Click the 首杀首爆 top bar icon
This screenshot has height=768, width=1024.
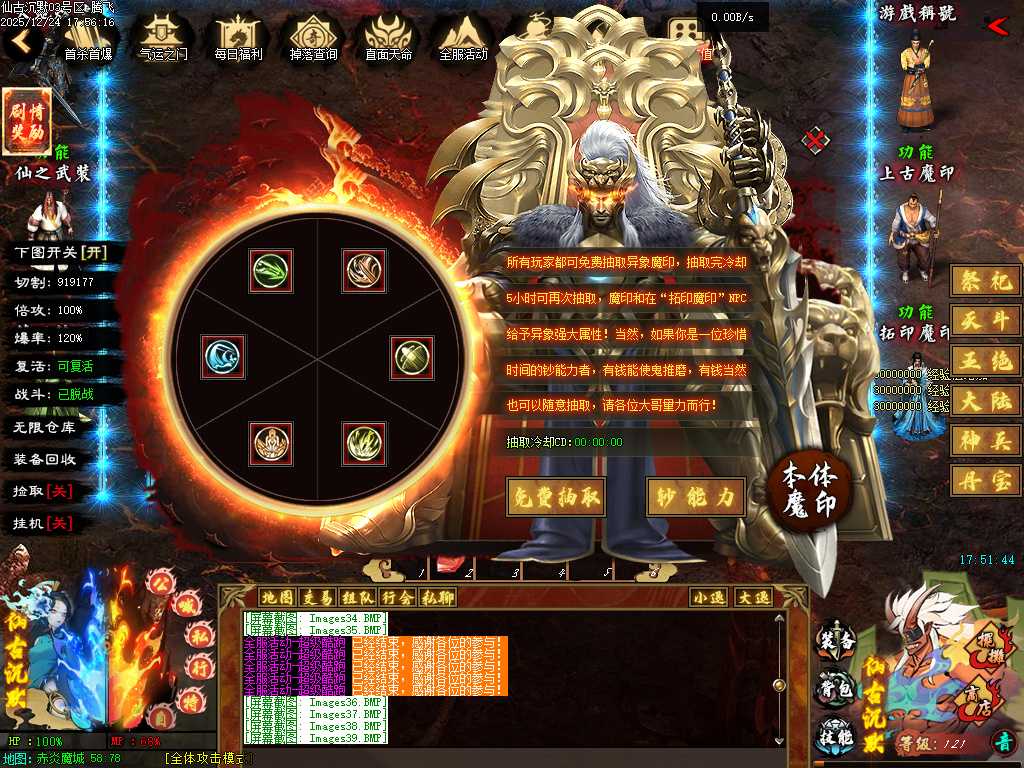(88, 38)
